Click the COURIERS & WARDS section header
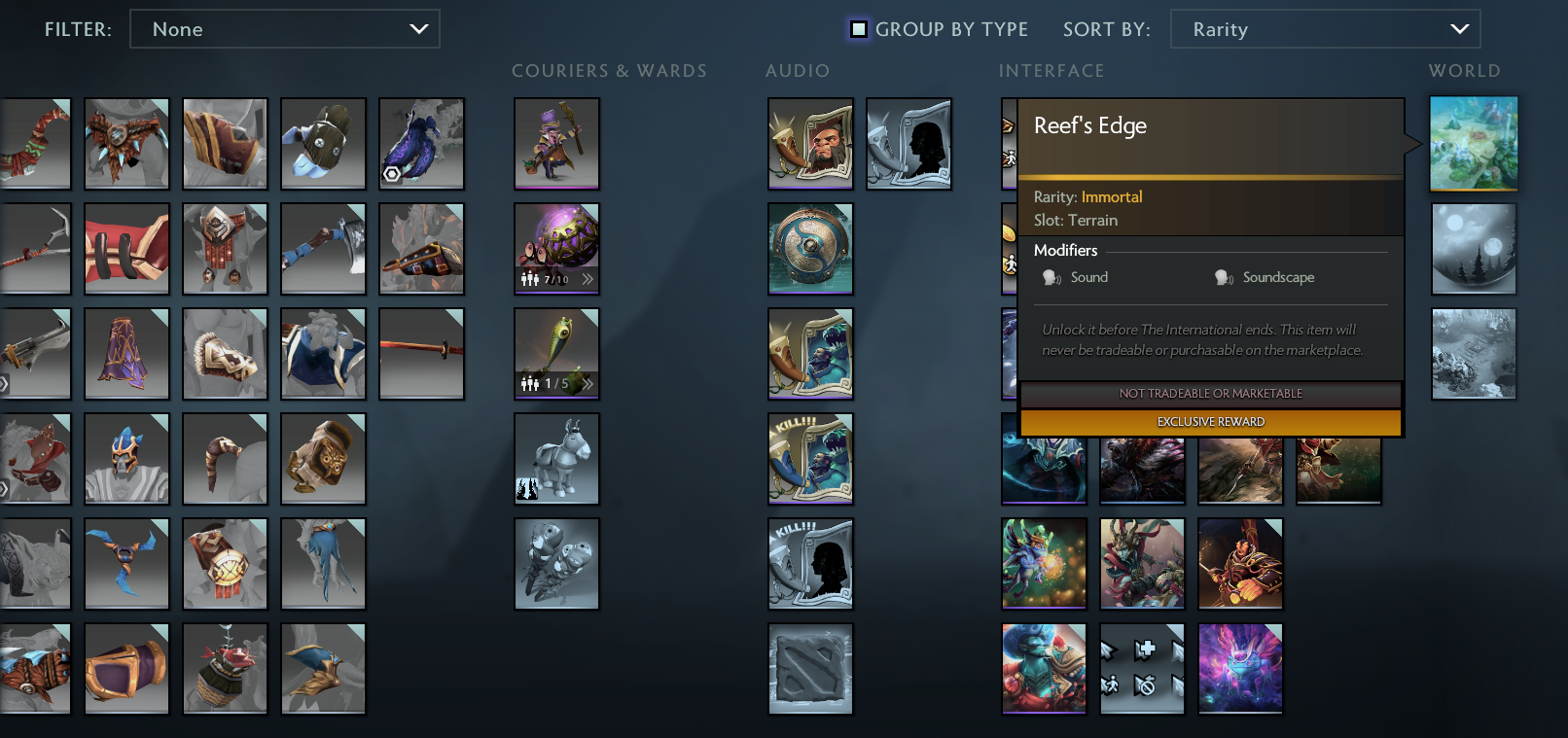Screen dimensions: 1568x738 click(x=610, y=70)
